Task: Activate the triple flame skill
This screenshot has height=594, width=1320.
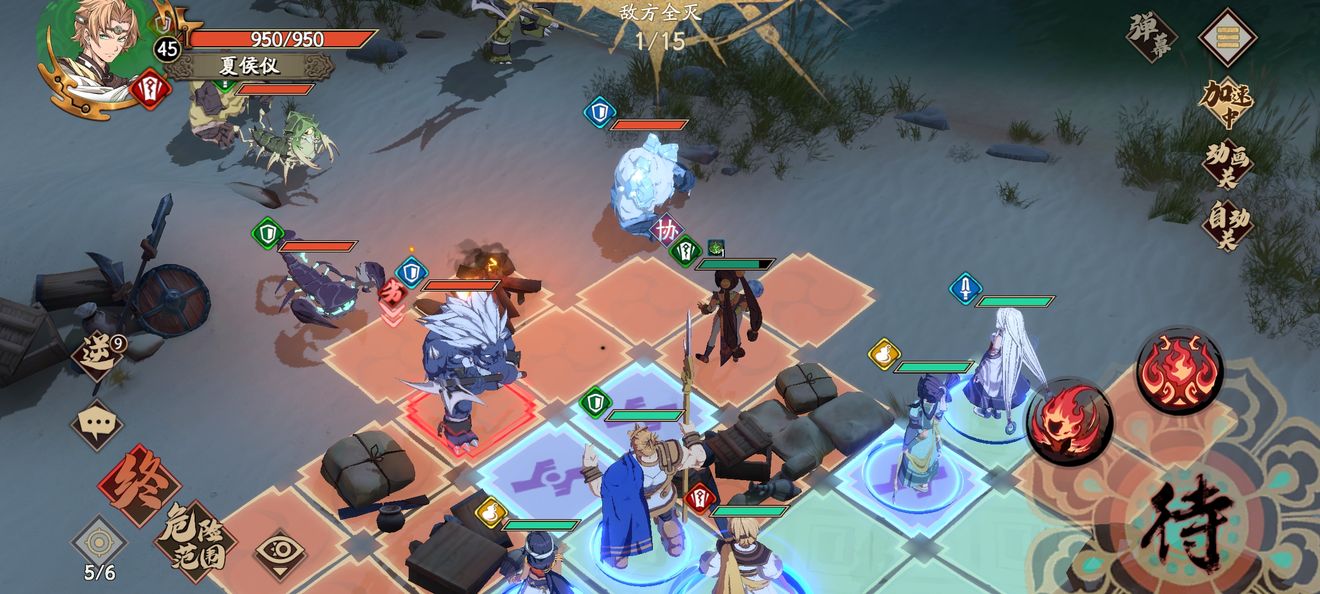Action: tap(1179, 370)
